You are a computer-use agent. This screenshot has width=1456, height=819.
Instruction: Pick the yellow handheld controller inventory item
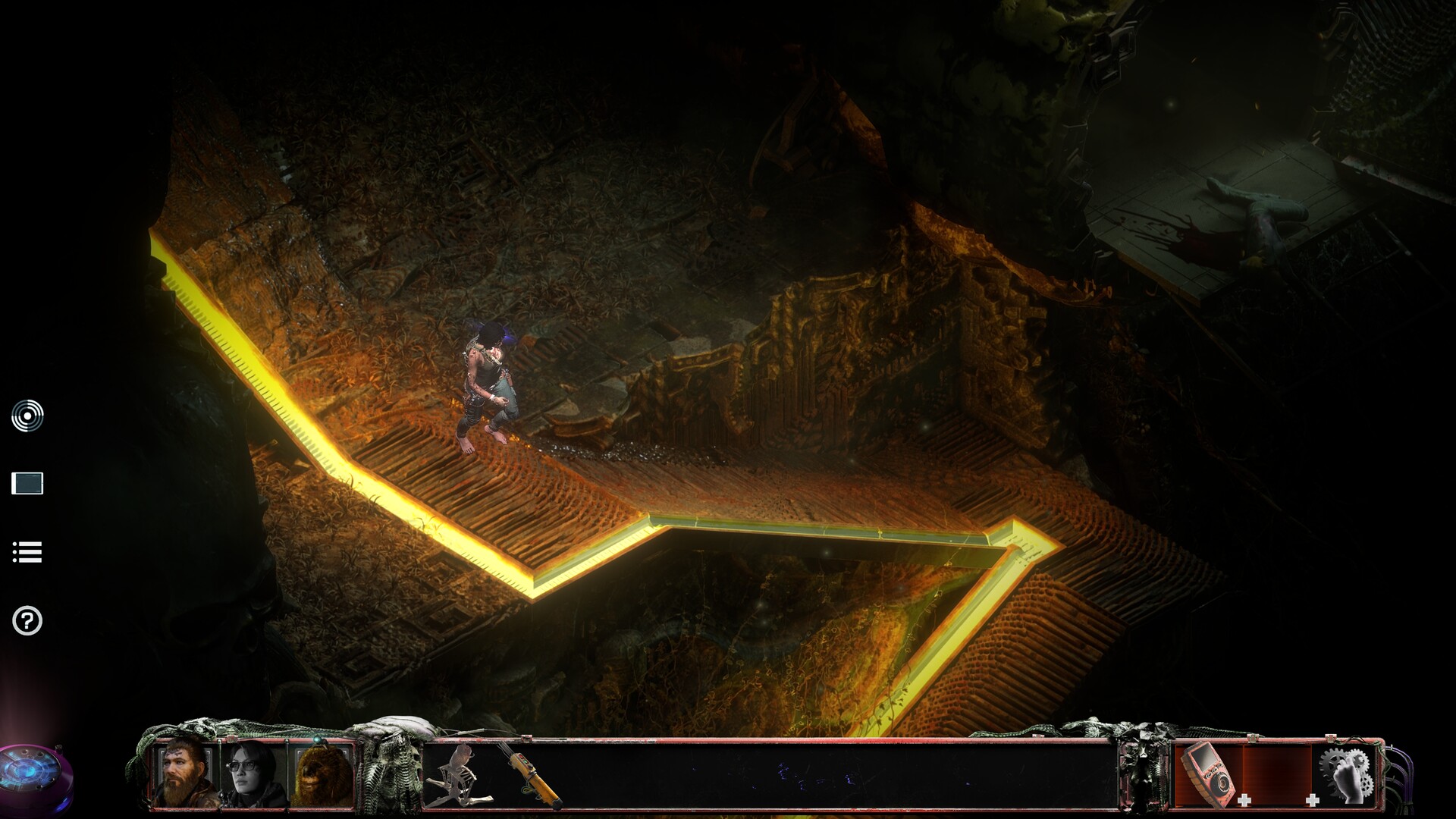(530, 775)
